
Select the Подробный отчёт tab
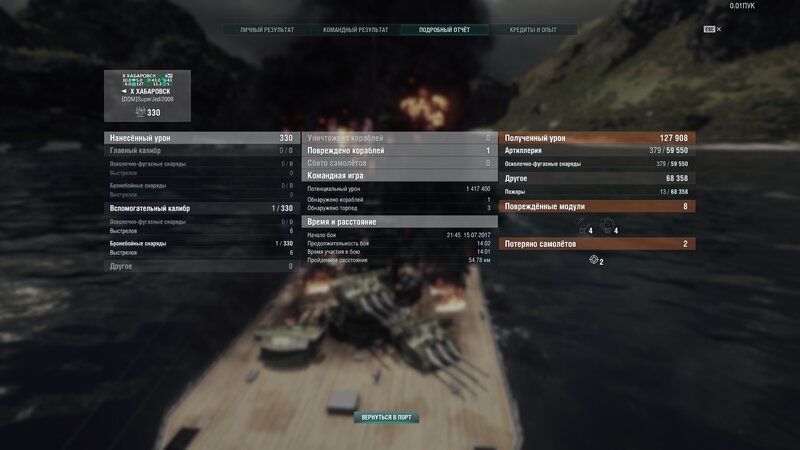tap(441, 30)
